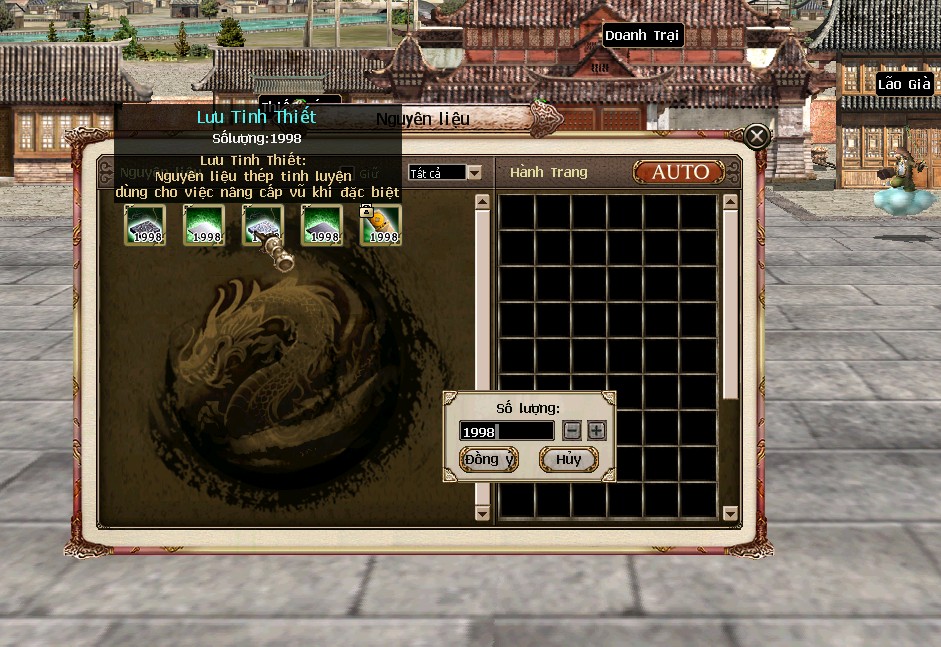Open the Tất cả filter dropdown
The image size is (941, 647).
coord(474,173)
